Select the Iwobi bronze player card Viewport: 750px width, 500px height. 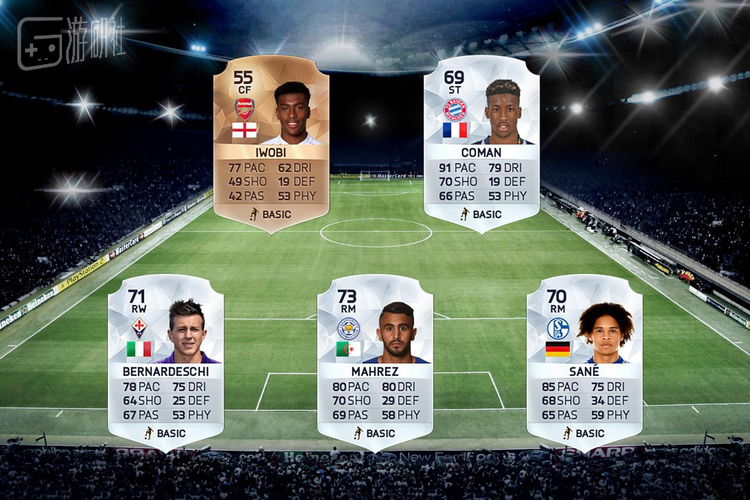coord(271,142)
